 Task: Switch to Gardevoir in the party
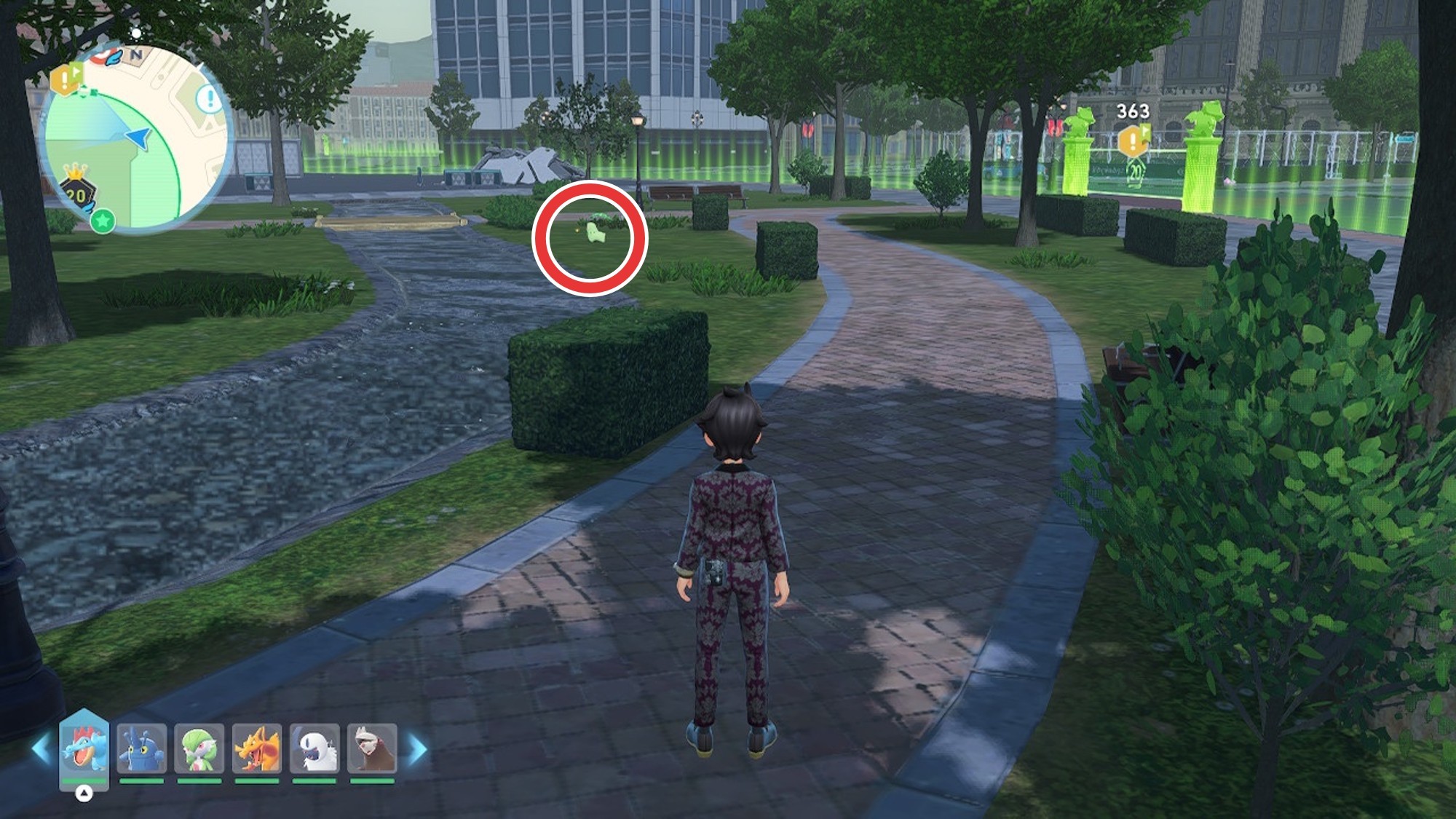(199, 748)
